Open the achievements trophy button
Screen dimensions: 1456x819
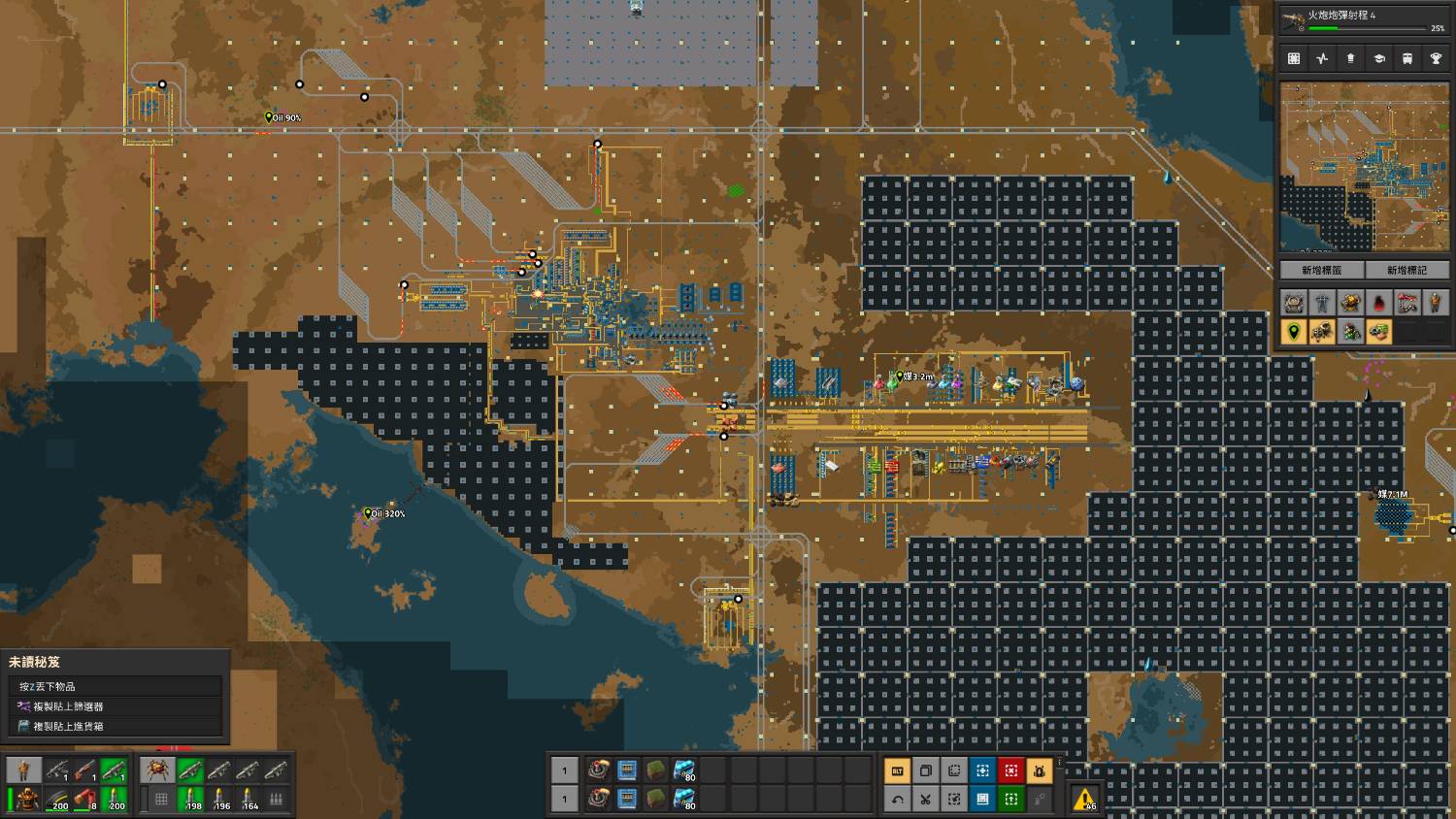click(x=1436, y=59)
